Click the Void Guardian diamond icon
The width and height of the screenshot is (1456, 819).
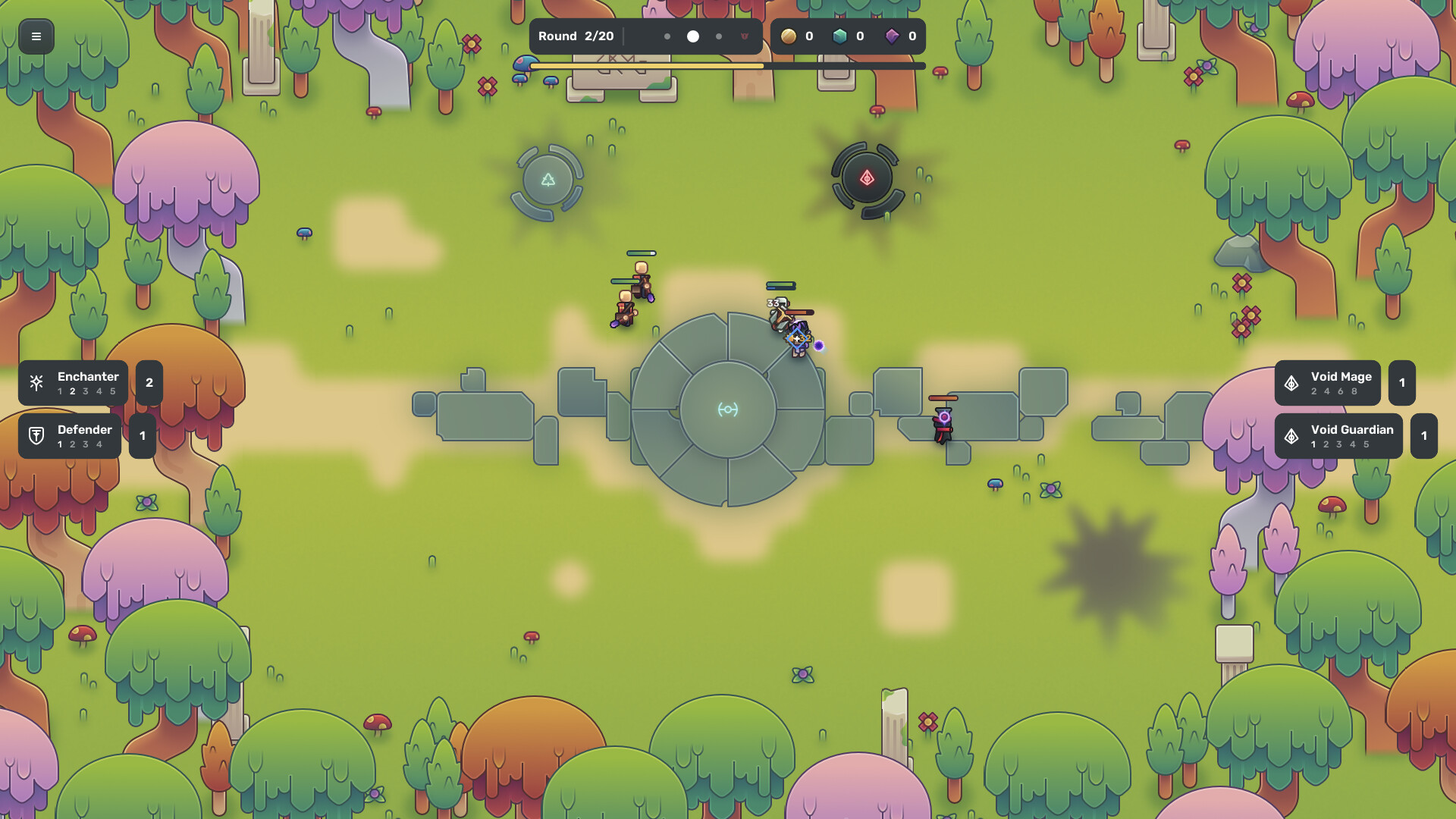[1293, 435]
